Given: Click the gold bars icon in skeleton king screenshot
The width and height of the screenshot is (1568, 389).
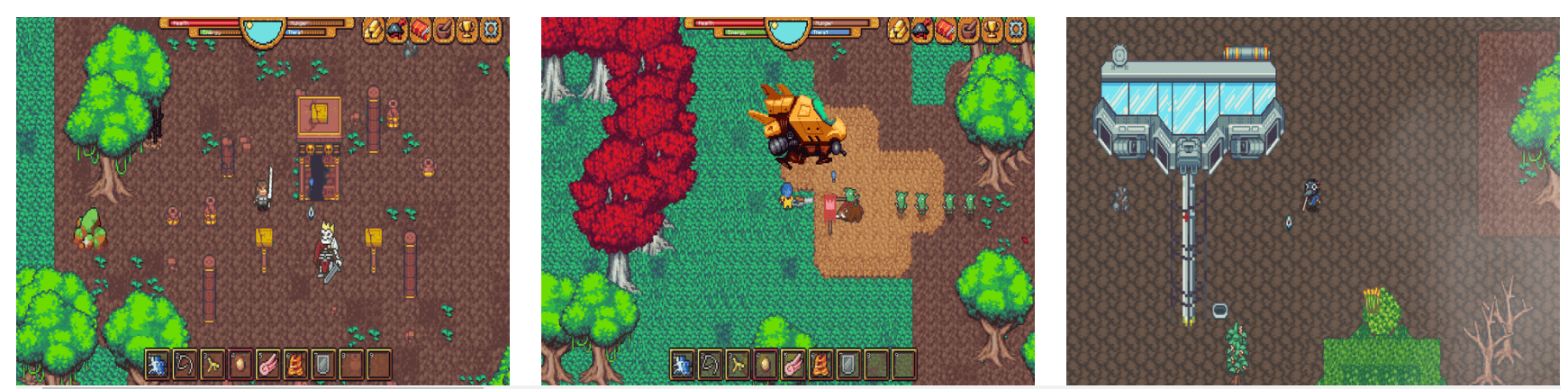Looking at the screenshot, I should pos(373,31).
